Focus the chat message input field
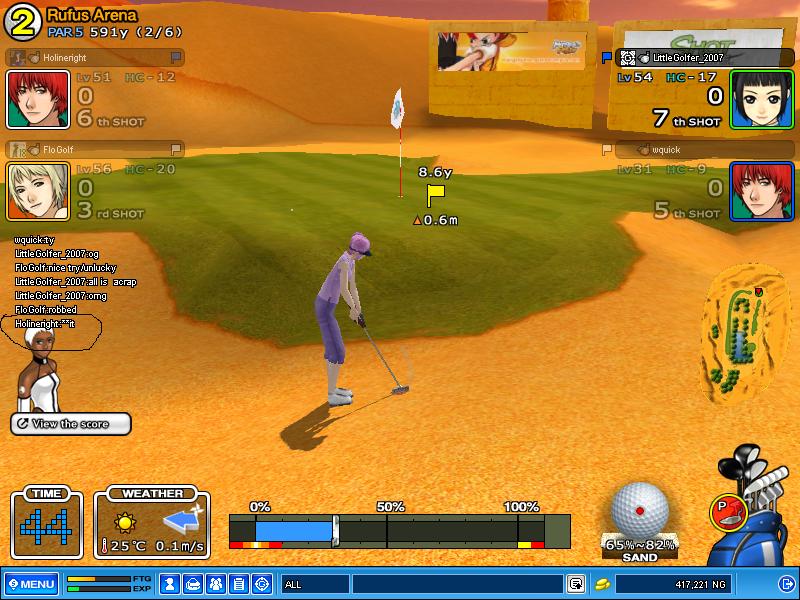800x600 pixels. (457, 583)
